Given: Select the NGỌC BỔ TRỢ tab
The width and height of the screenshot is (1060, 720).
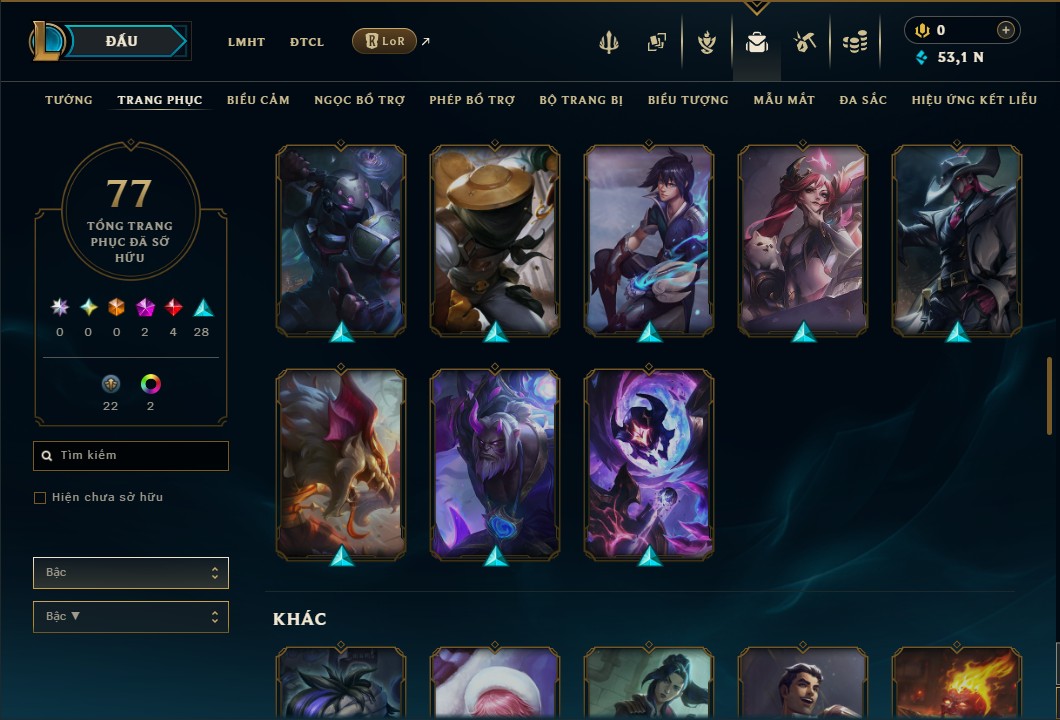Looking at the screenshot, I should 359,100.
